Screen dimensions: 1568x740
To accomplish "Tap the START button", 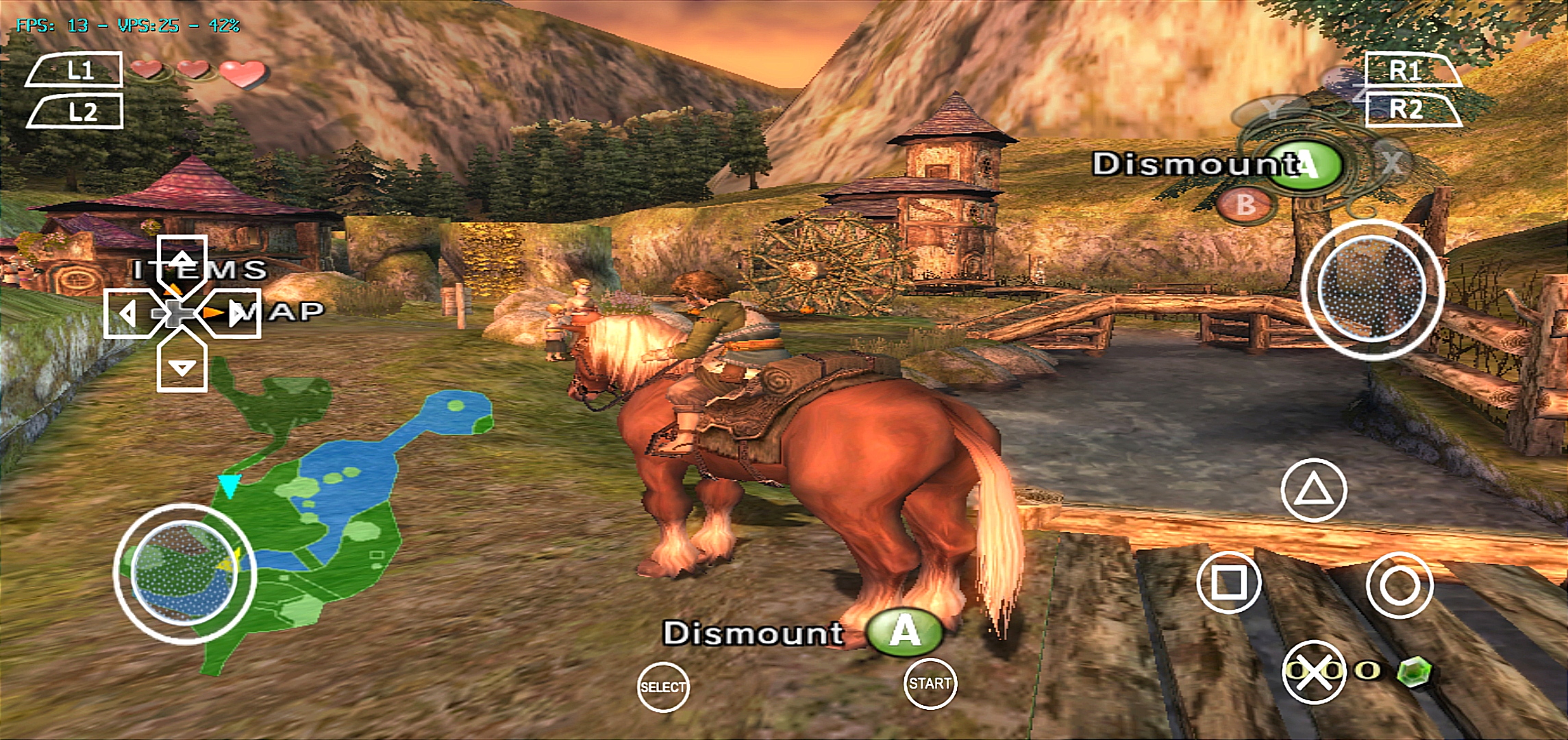I will pos(930,683).
